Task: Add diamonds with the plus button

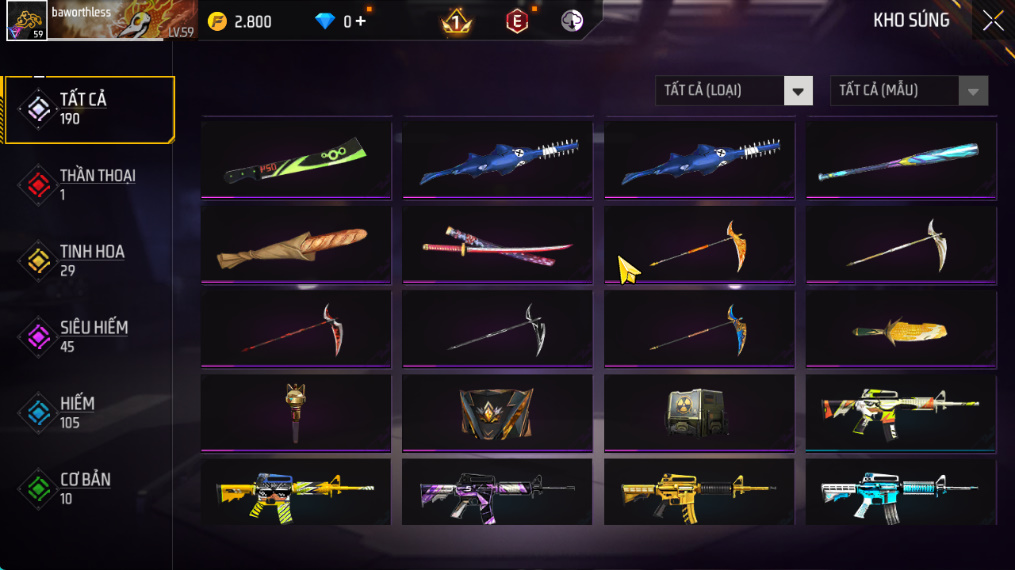Action: click(360, 21)
